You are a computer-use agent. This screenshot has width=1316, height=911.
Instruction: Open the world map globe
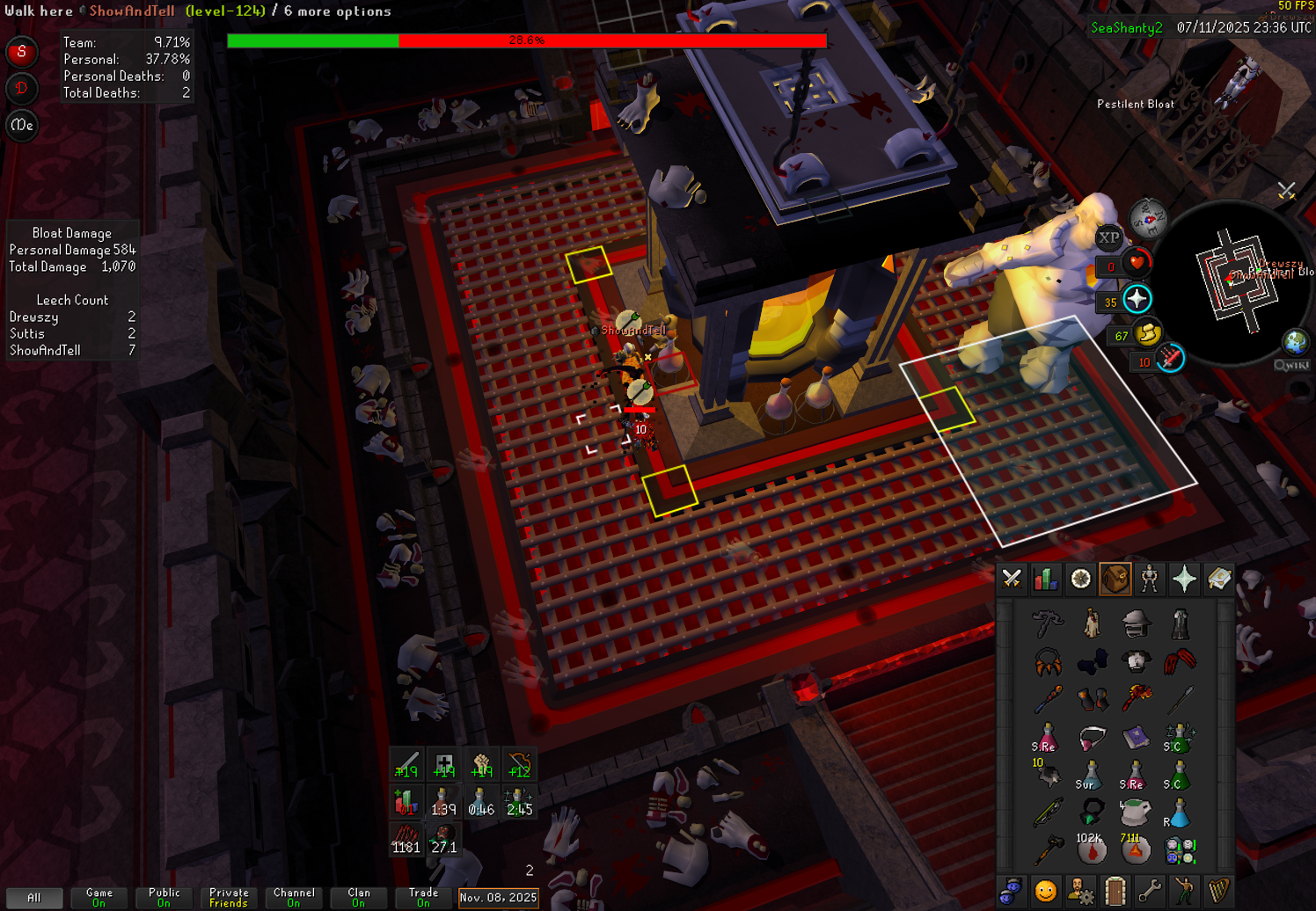[1296, 340]
